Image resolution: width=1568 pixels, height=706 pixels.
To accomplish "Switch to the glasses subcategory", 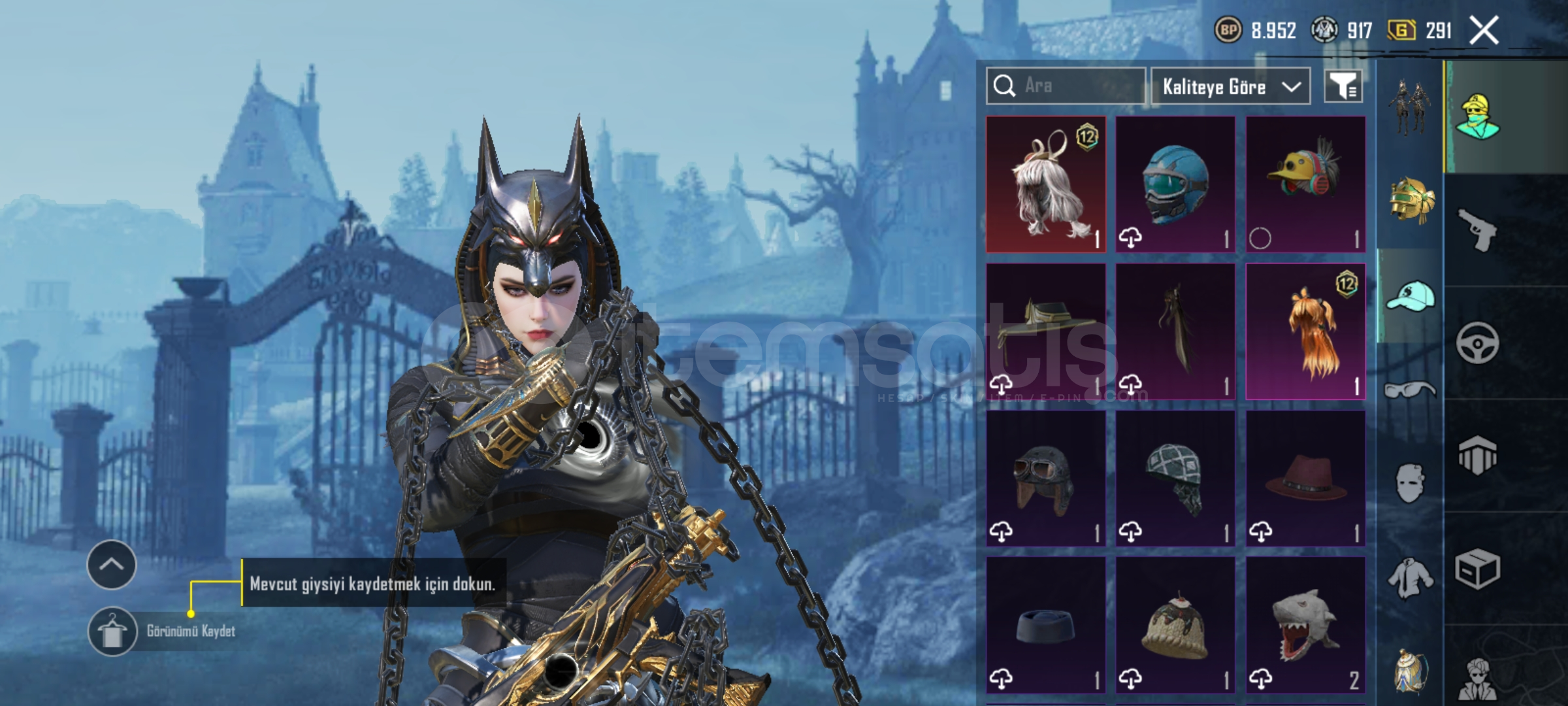I will [1410, 390].
